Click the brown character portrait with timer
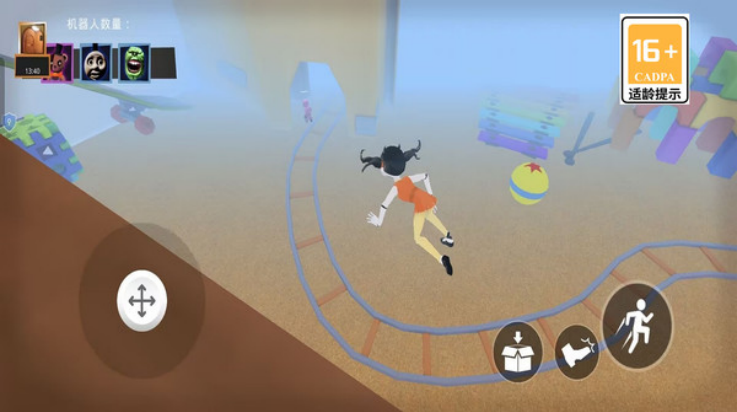 click(32, 51)
